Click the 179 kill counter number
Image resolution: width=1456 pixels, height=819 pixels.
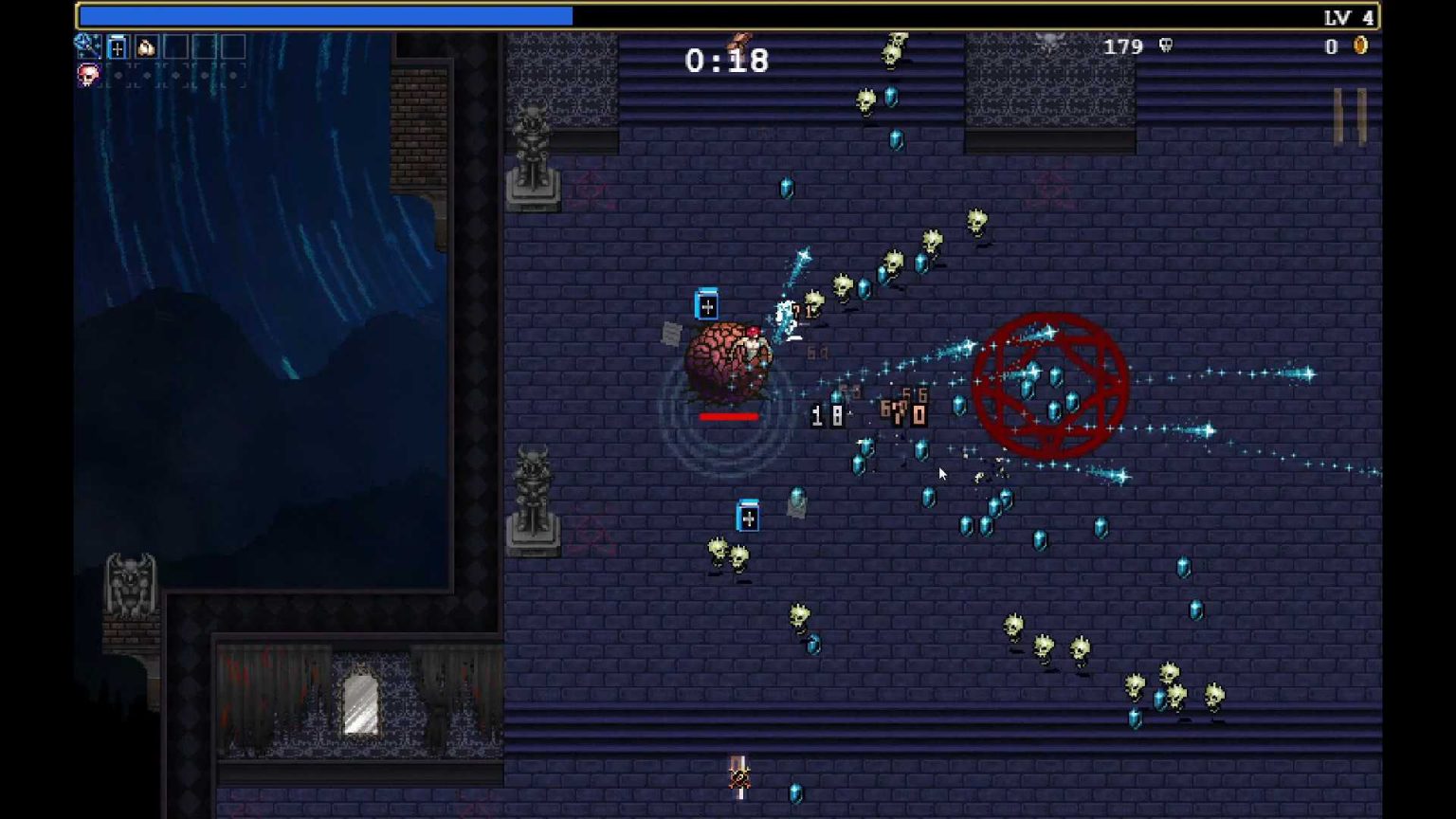[x=1124, y=47]
